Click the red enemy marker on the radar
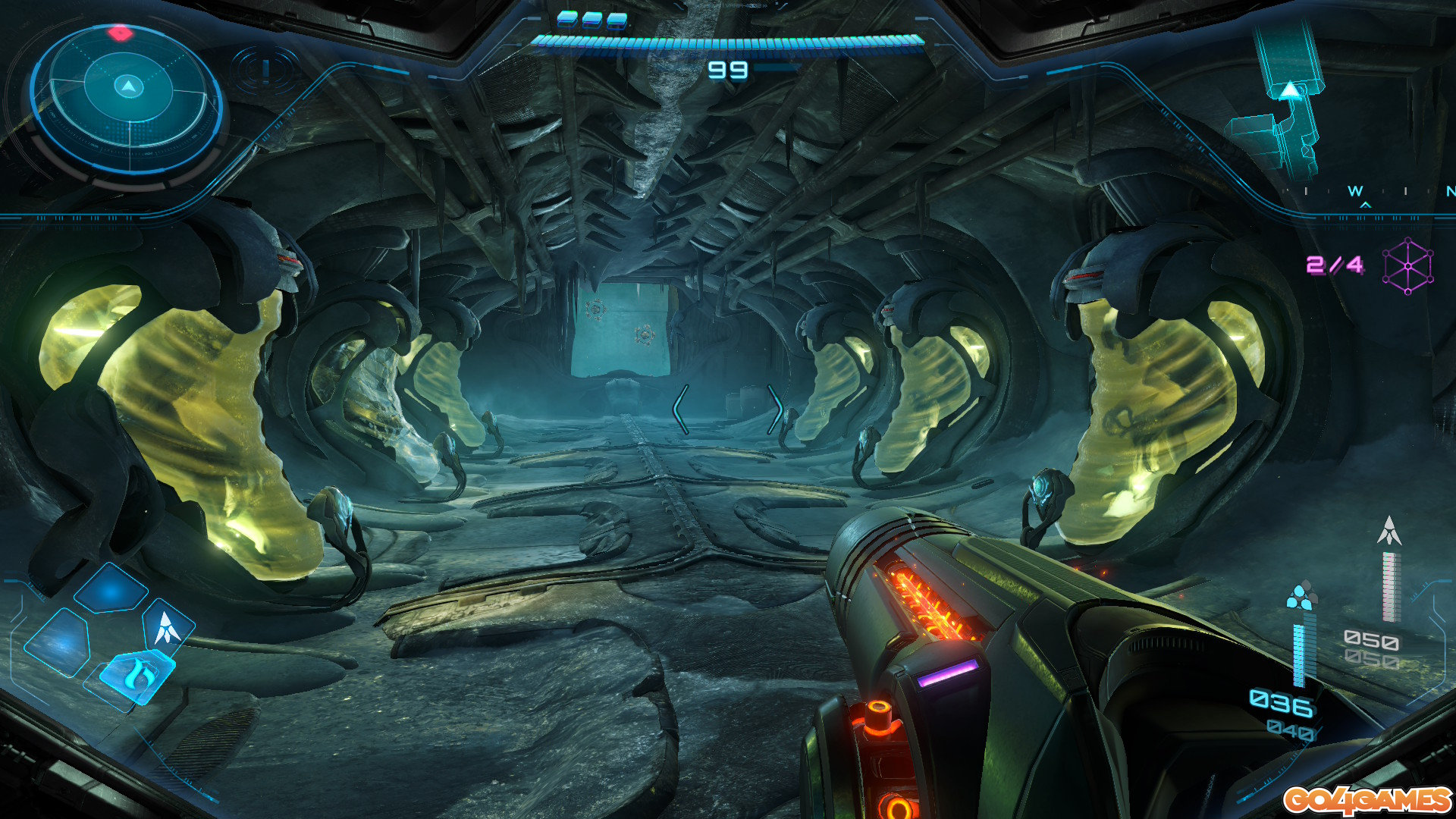Viewport: 1456px width, 819px height. tap(120, 33)
